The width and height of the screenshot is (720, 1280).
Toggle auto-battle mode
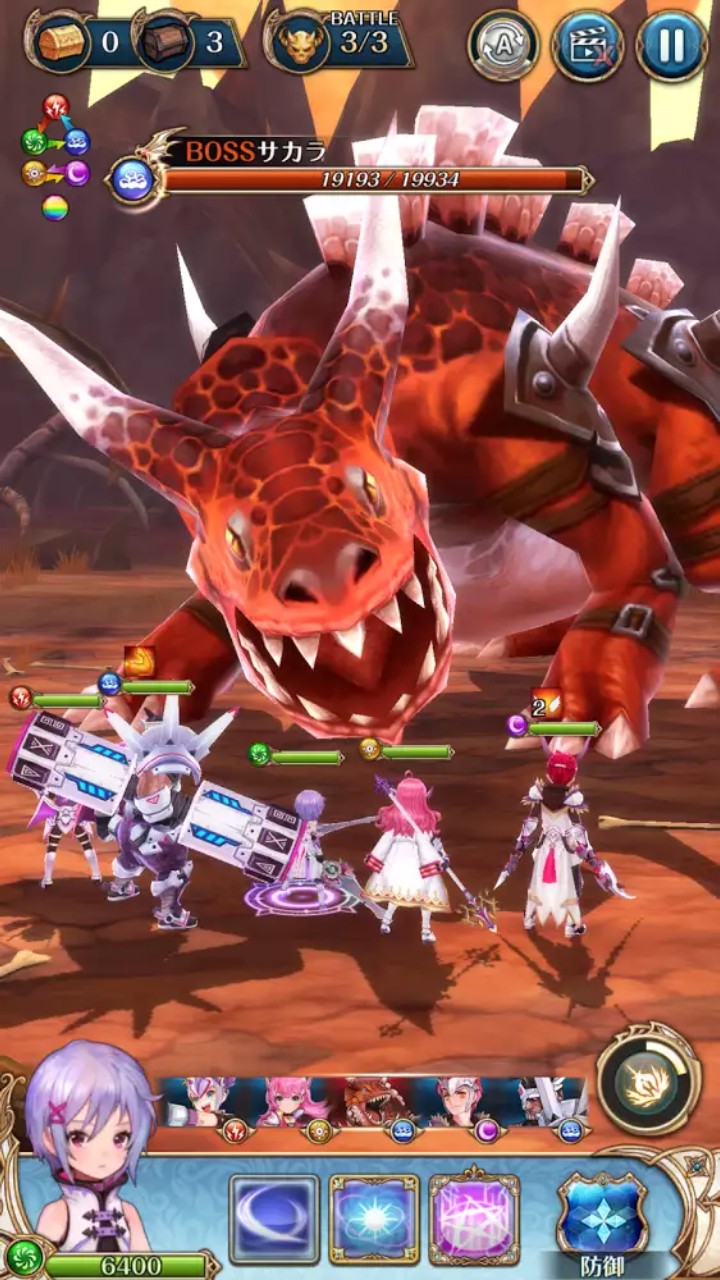503,45
